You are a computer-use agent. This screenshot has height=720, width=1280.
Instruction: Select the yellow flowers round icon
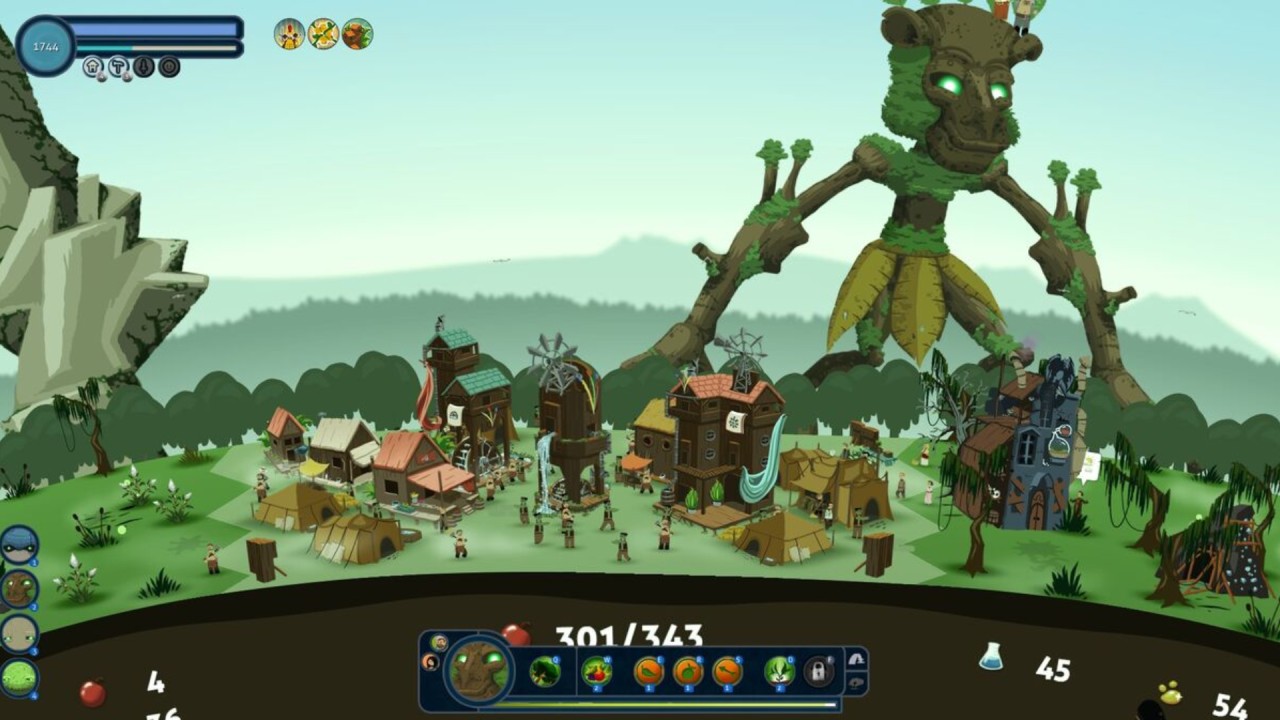[323, 34]
